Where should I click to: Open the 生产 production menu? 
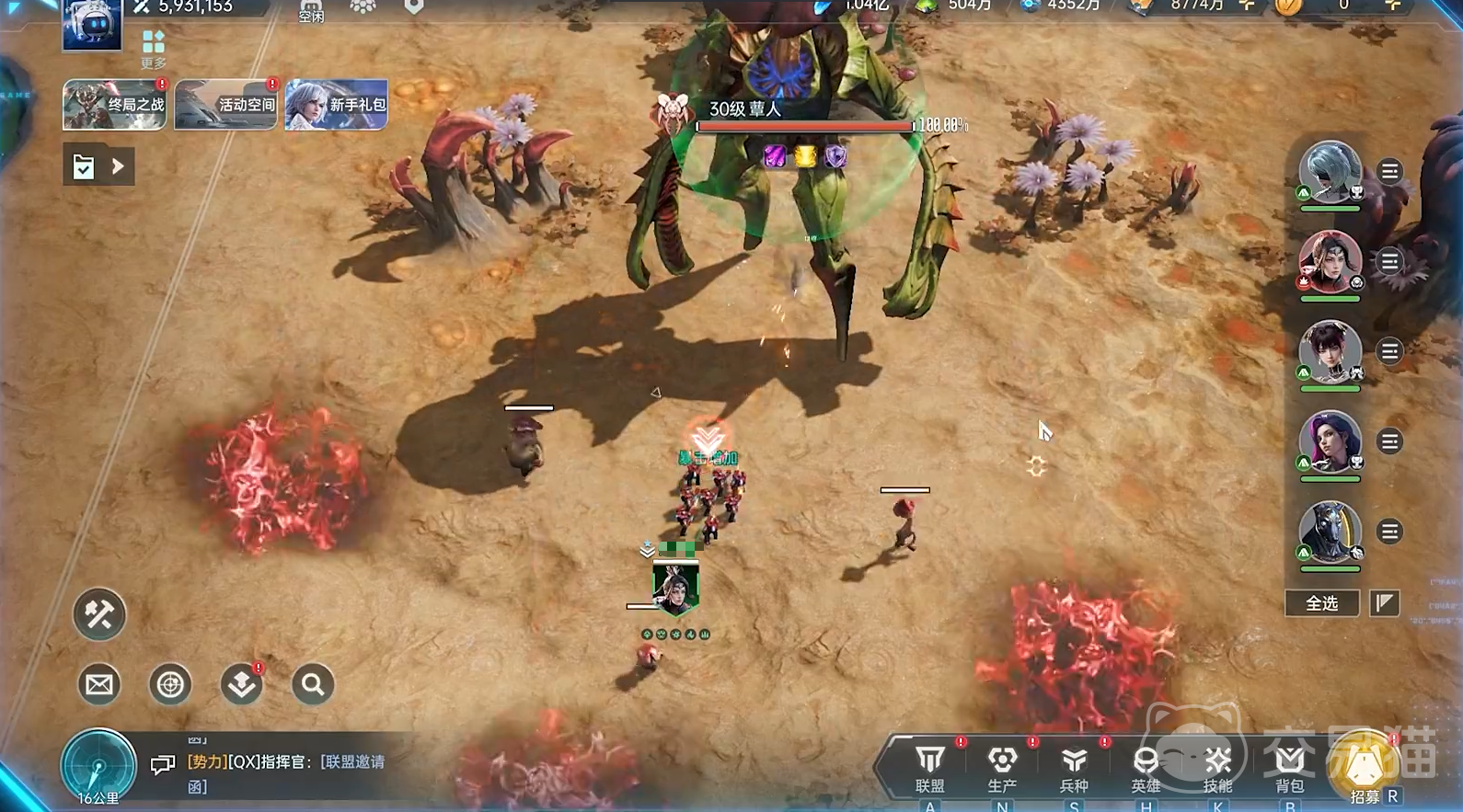tap(1002, 768)
